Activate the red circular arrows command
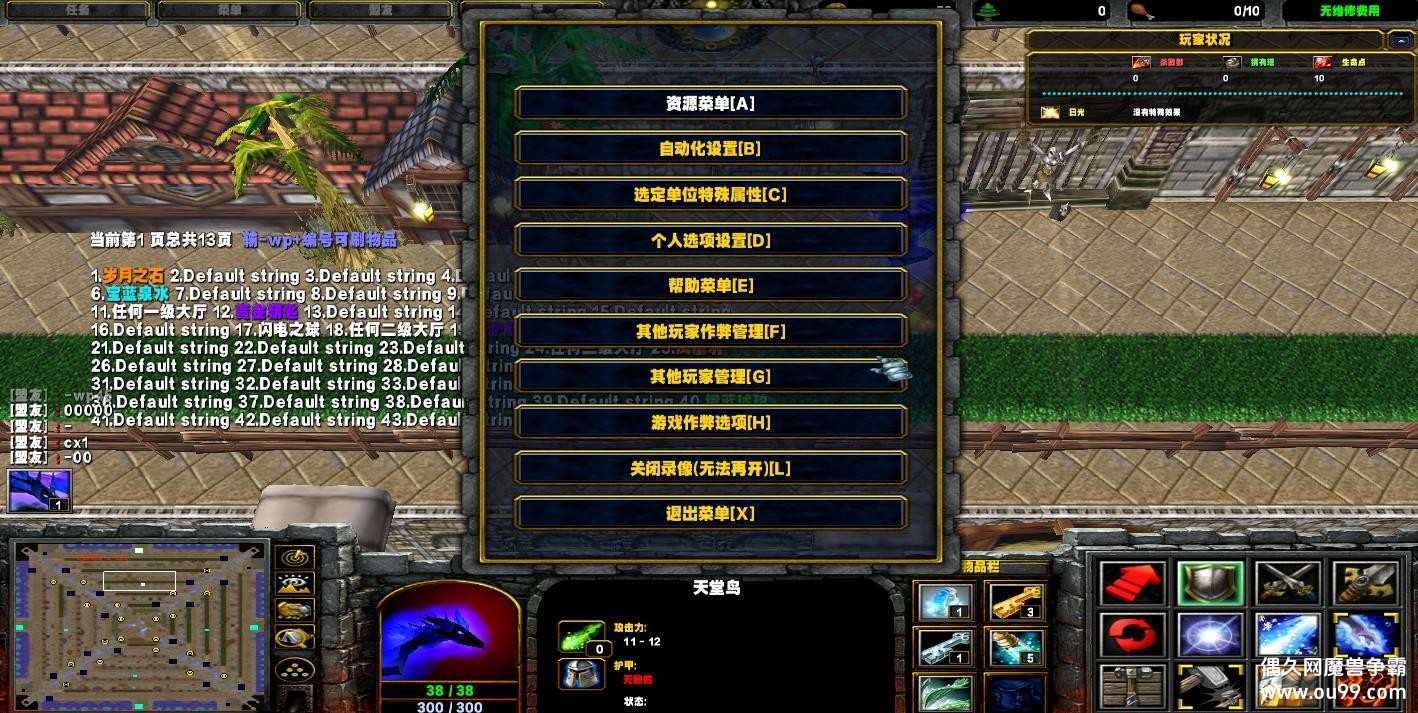This screenshot has height=713, width=1418. point(1133,635)
